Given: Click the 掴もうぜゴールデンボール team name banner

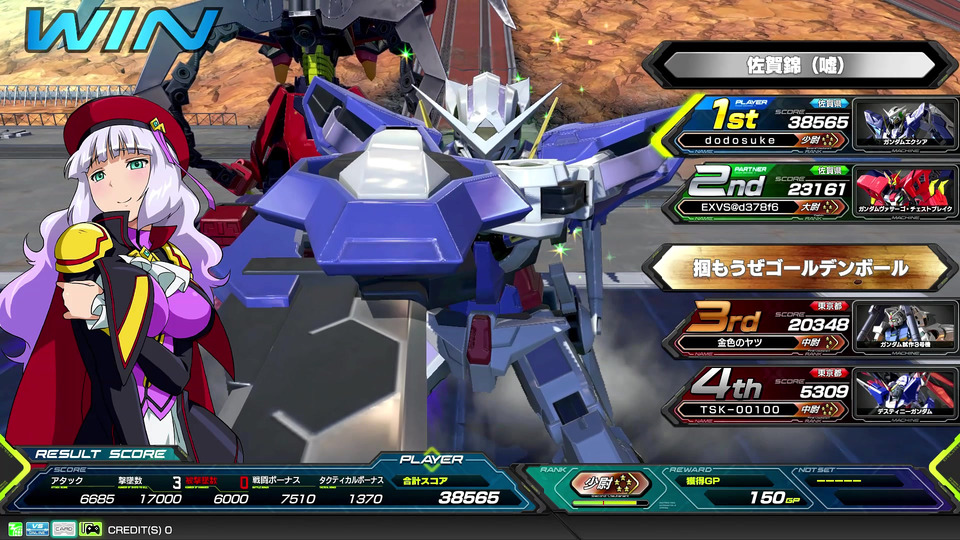Looking at the screenshot, I should coord(796,267).
